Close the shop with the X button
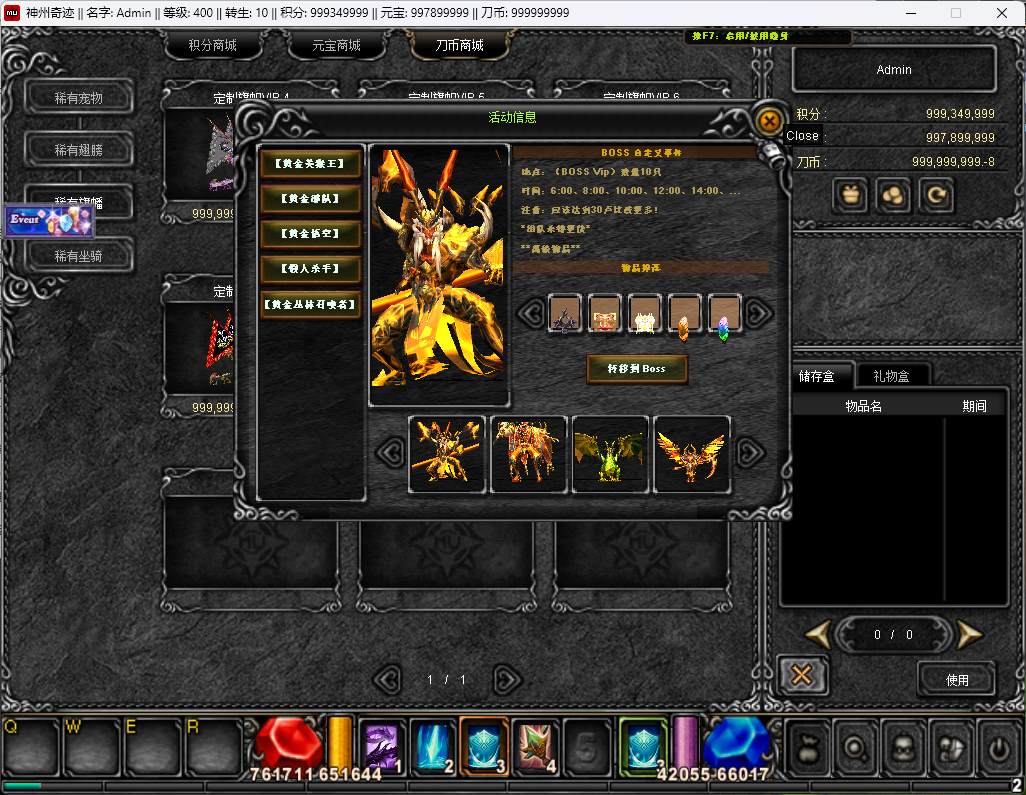The height and width of the screenshot is (795, 1026). 801,675
